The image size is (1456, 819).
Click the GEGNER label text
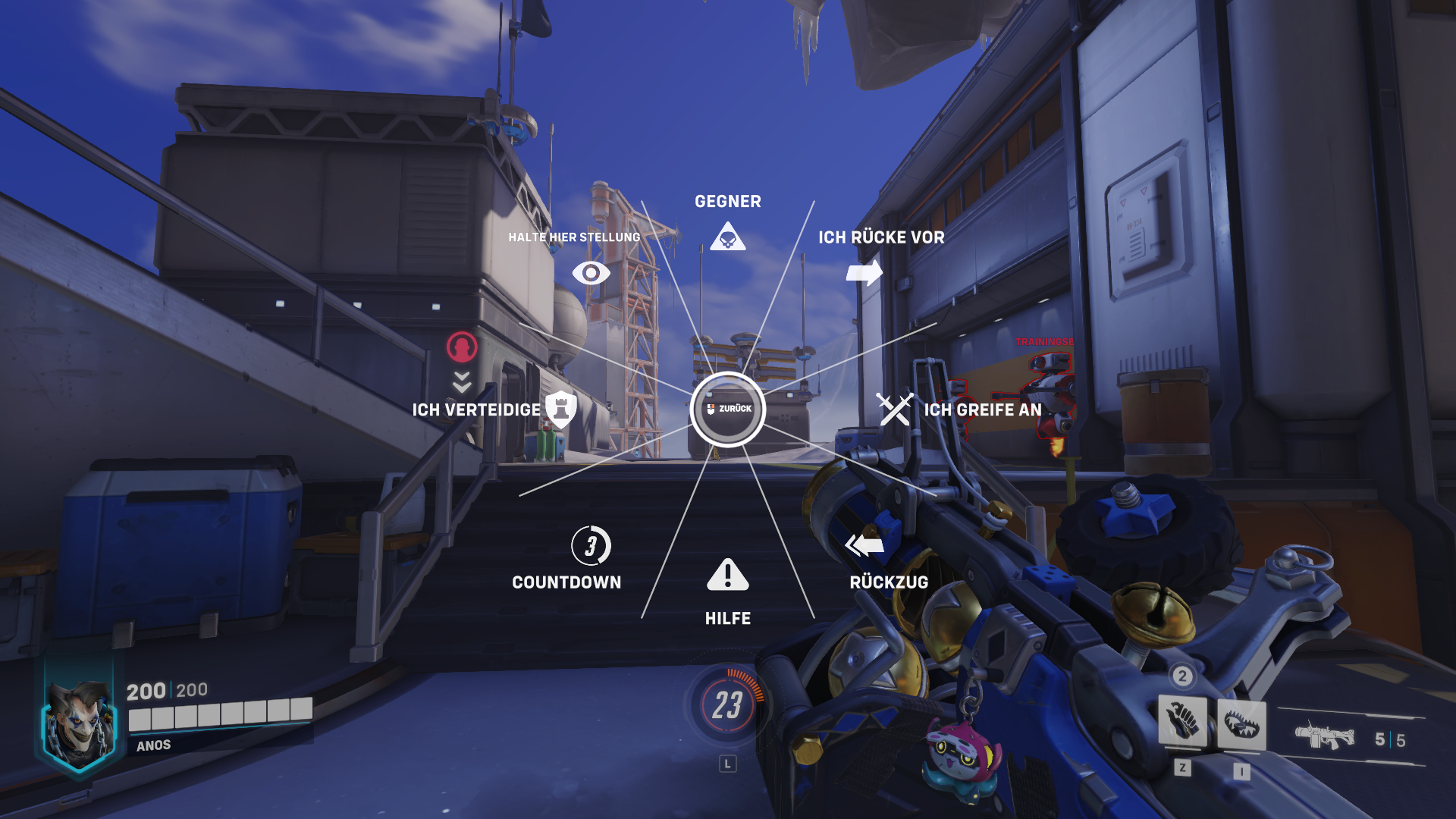coord(728,201)
